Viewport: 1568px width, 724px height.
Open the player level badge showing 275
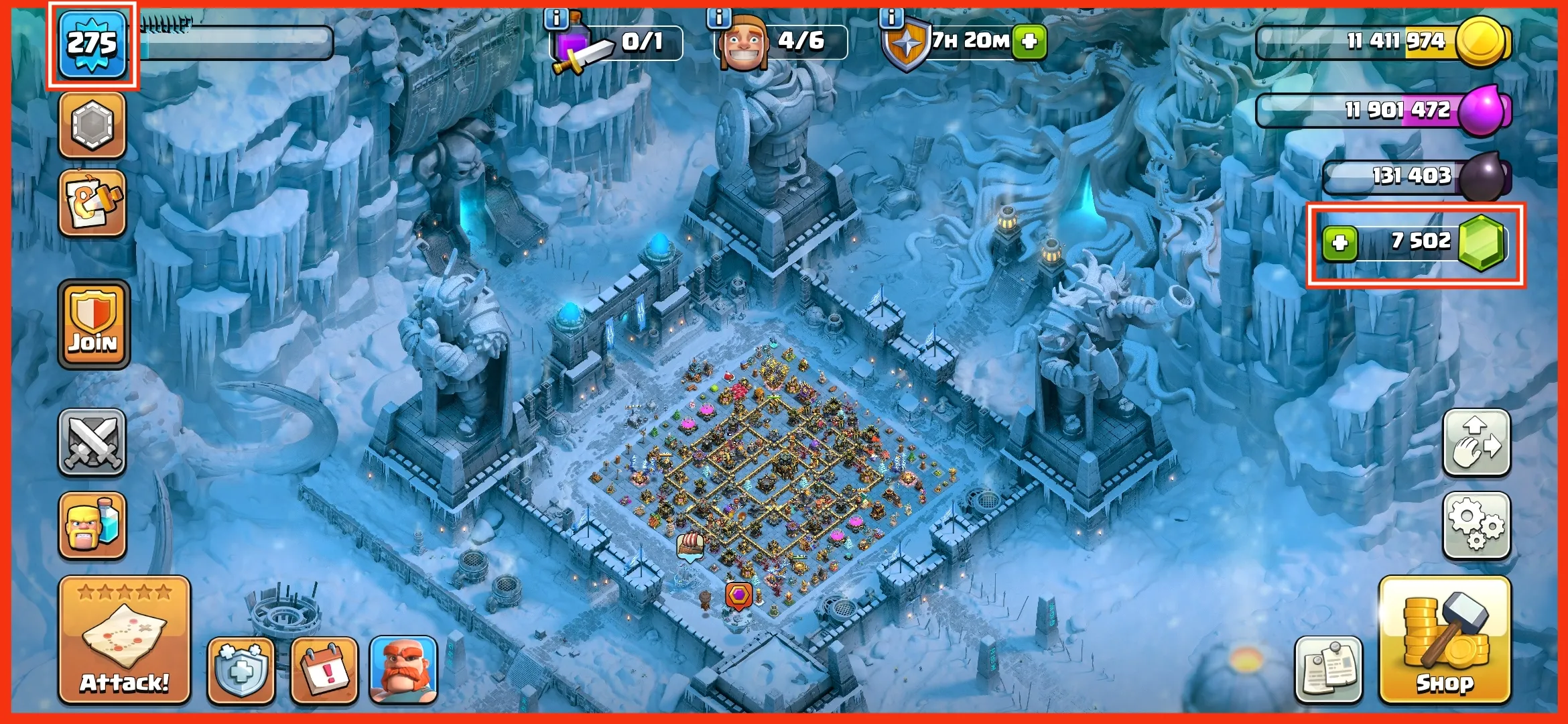(92, 44)
